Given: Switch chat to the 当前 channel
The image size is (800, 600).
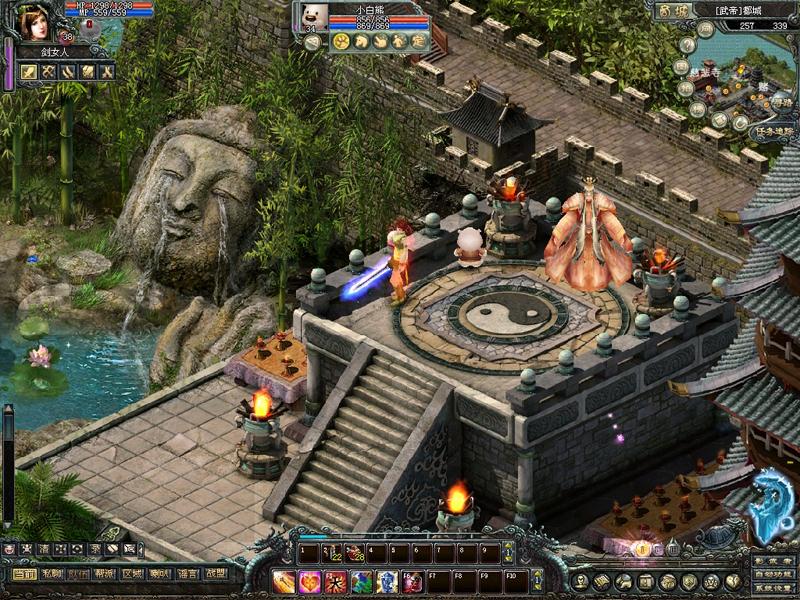Looking at the screenshot, I should (x=24, y=574).
